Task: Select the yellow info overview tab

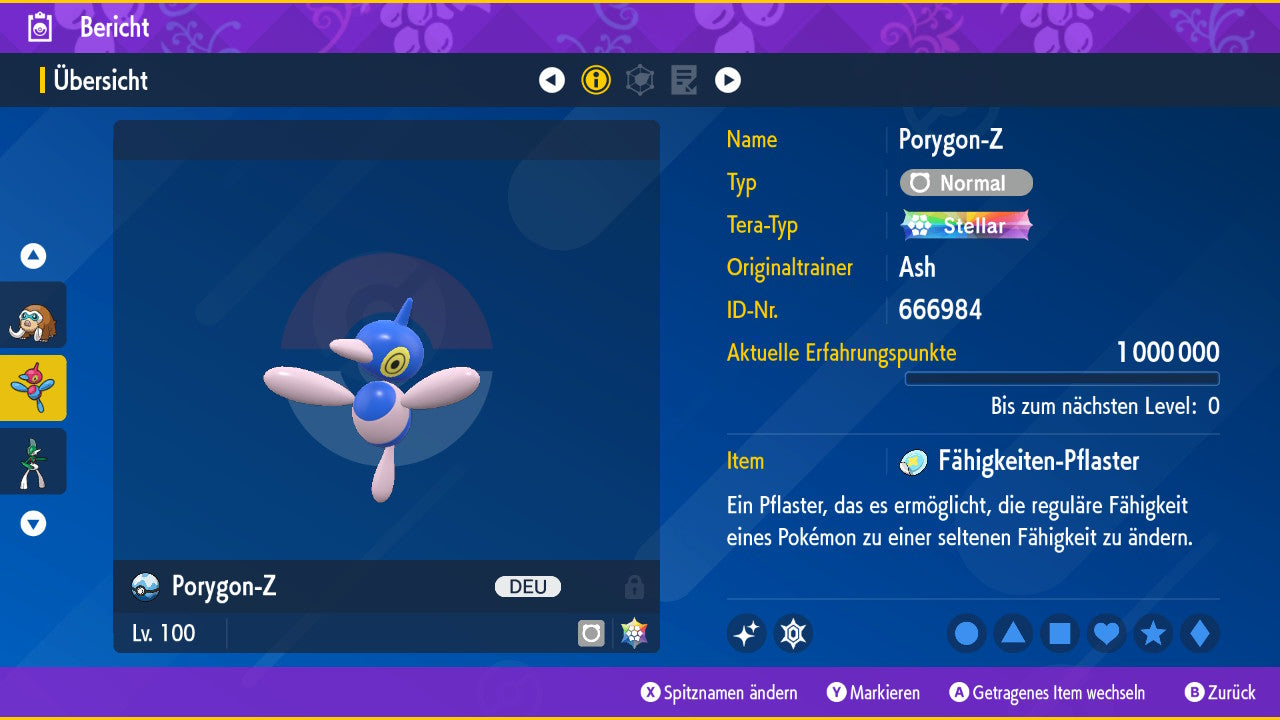Action: 596,80
